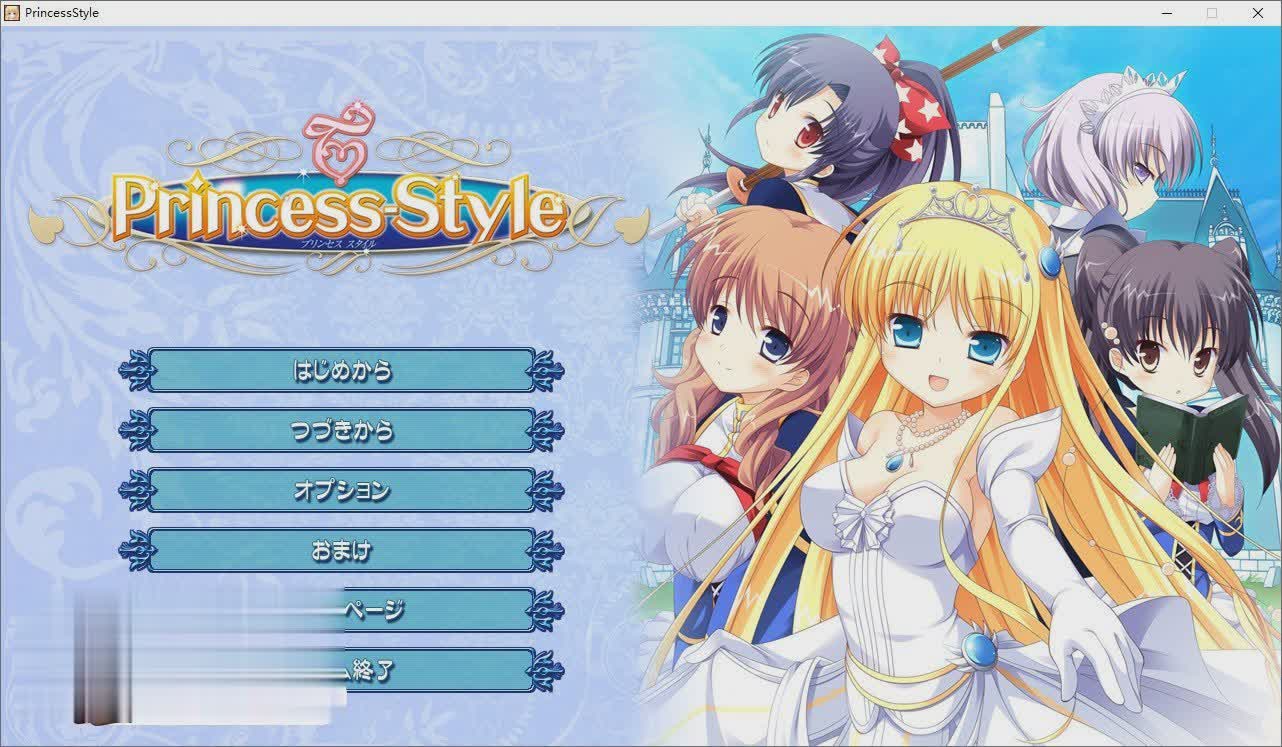Open the おまけ extras menu

coord(341,551)
